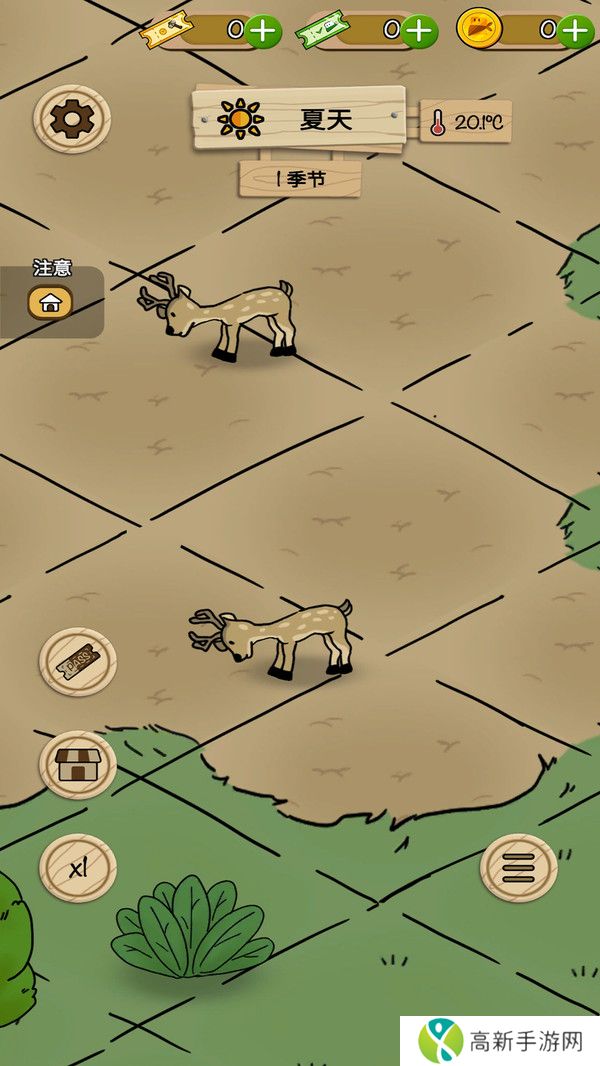Add more gold coins with the plus
This screenshot has width=600, height=1066.
pos(575,31)
